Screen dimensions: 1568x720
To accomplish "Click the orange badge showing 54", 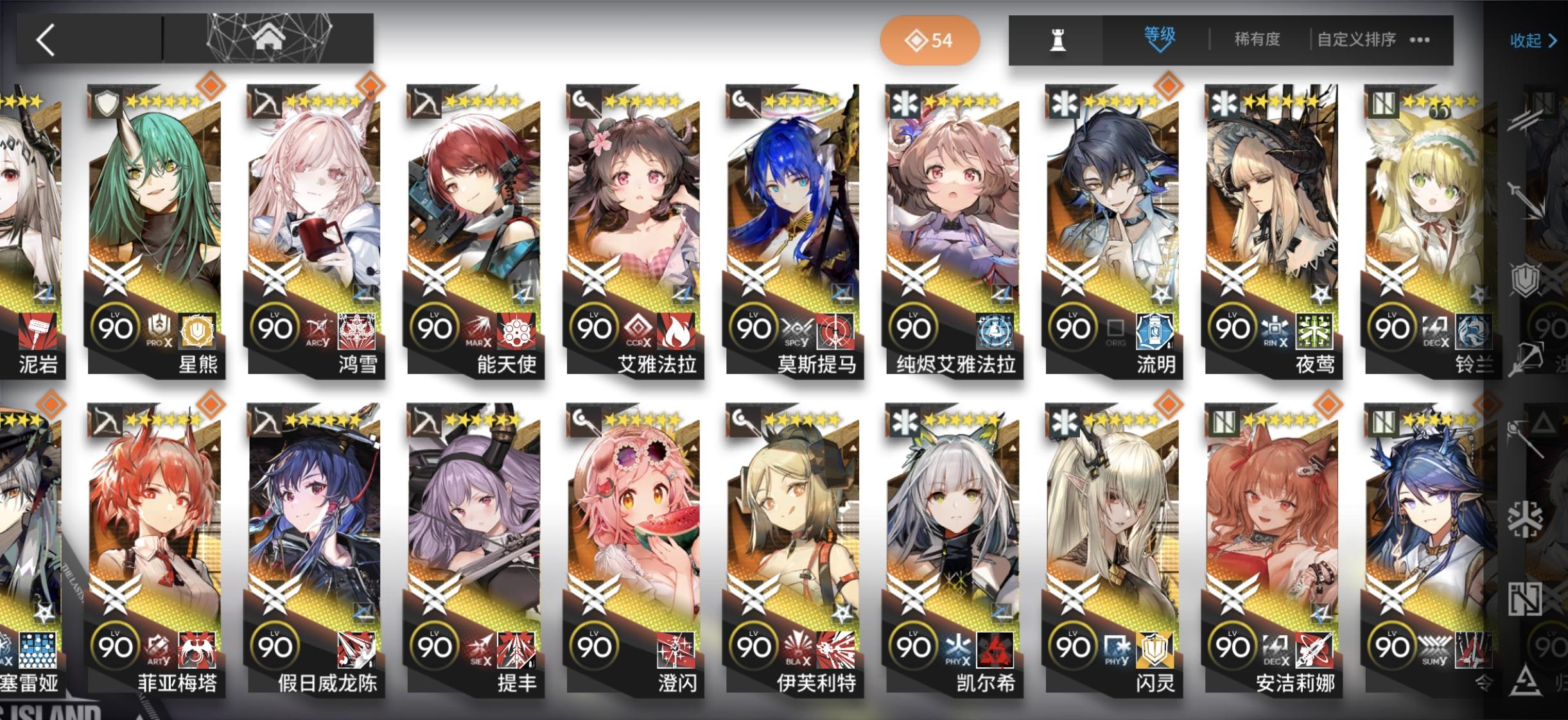I will (x=930, y=40).
